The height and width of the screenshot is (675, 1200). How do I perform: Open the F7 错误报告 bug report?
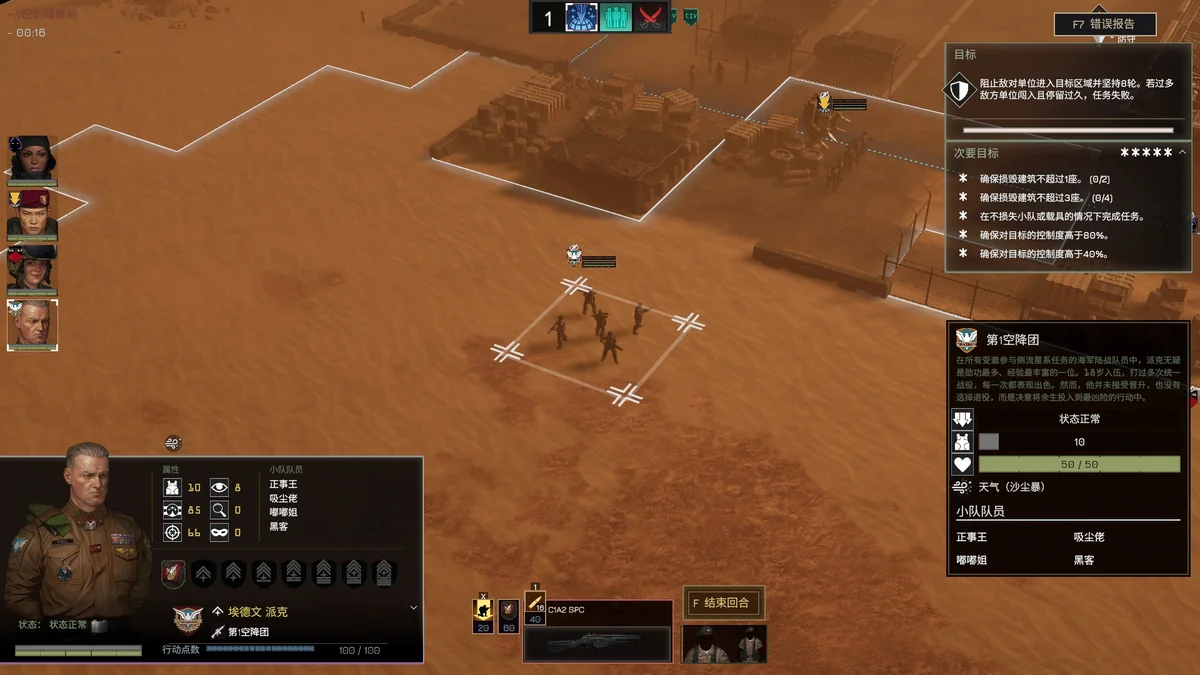pos(1105,24)
